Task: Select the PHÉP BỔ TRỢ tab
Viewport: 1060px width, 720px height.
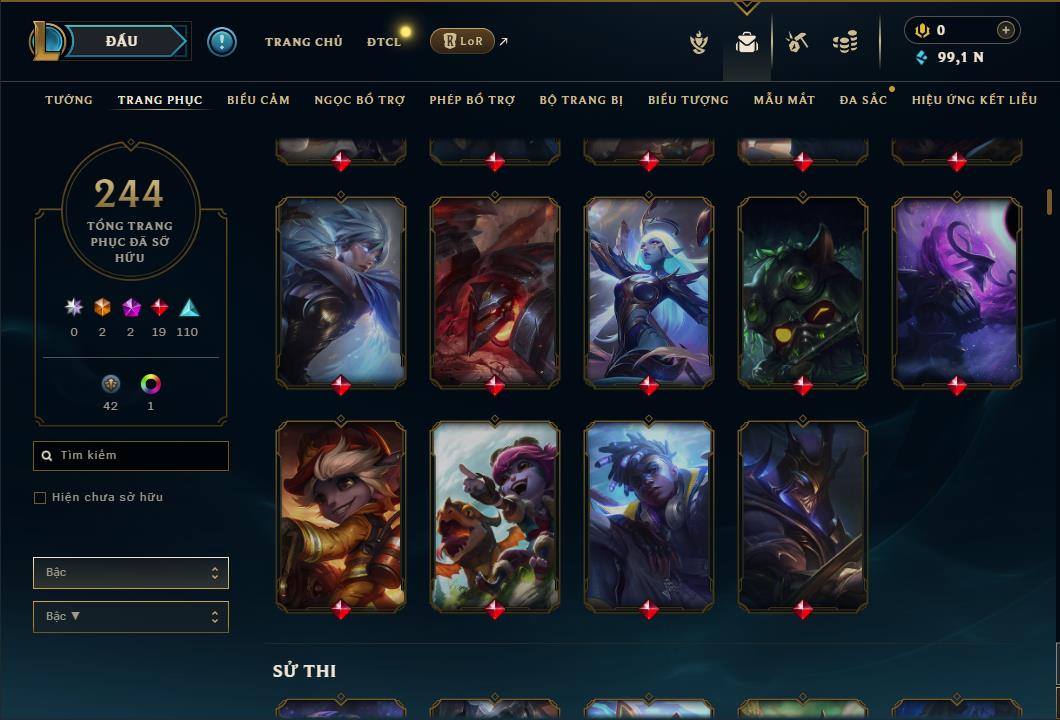Action: tap(472, 100)
